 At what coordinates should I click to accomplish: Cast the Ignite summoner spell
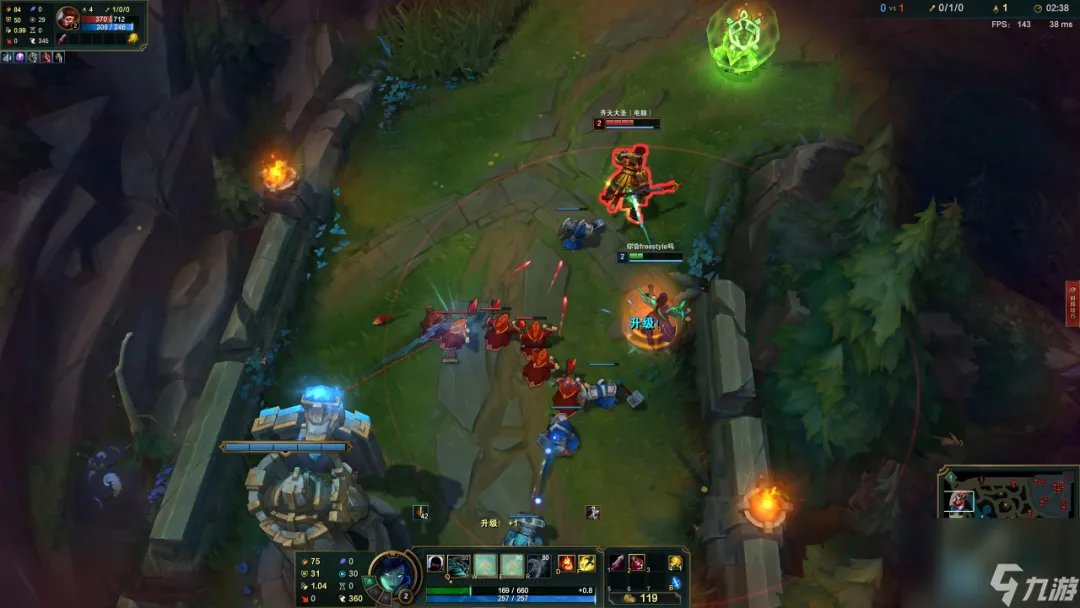click(566, 564)
